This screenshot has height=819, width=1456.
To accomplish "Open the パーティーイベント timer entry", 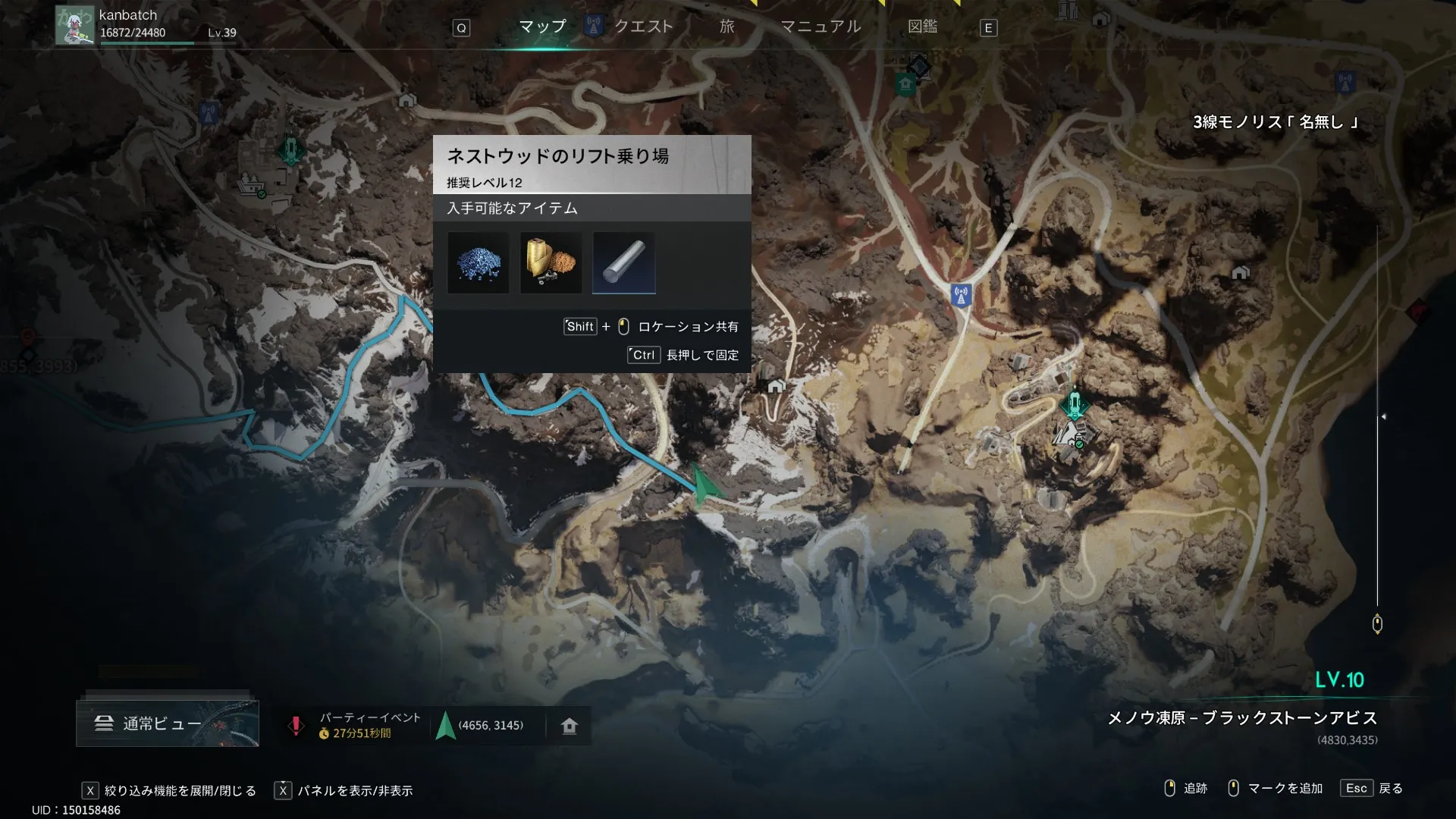I will 356,725.
